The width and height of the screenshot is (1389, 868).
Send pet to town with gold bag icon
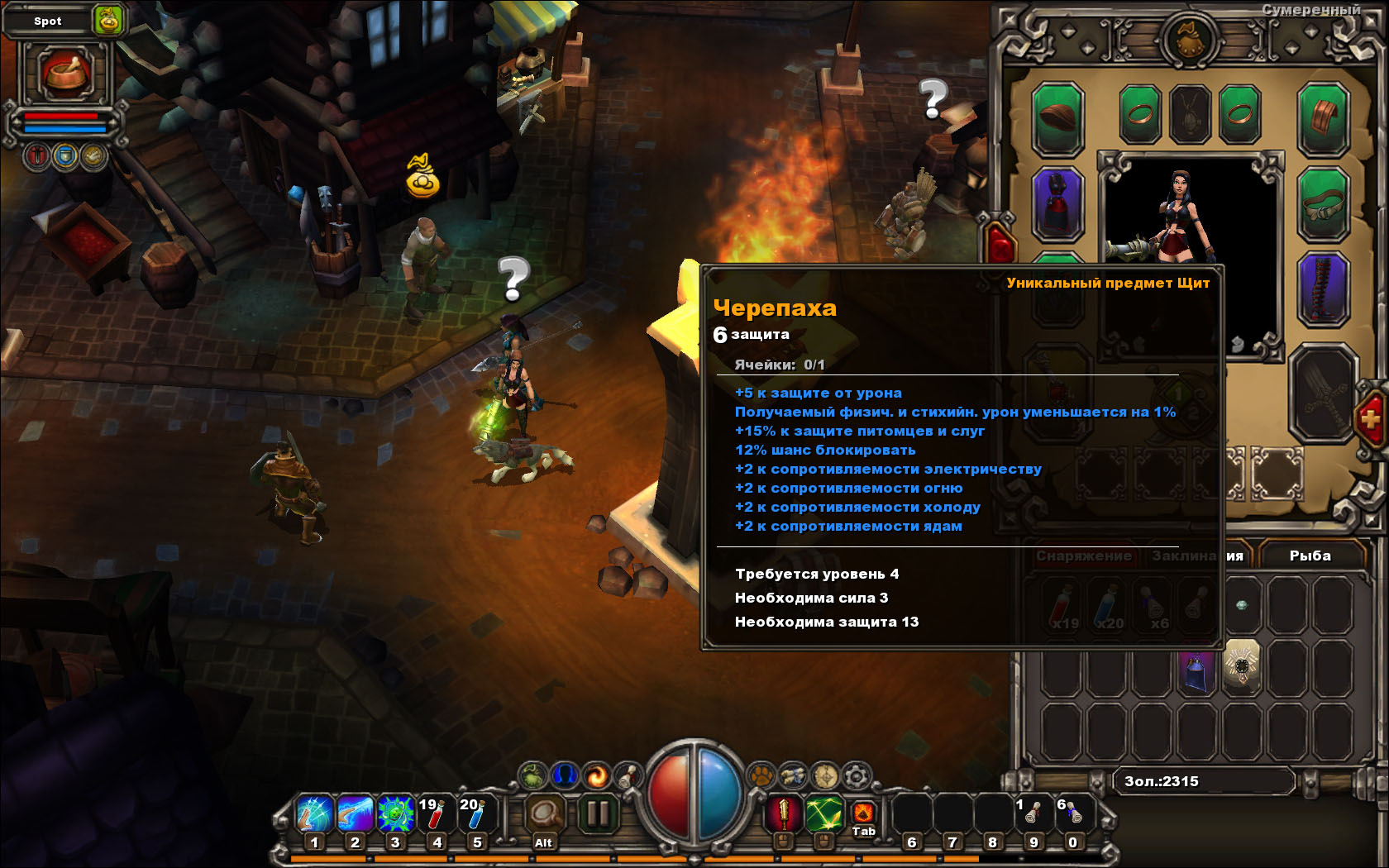pyautogui.click(x=108, y=20)
